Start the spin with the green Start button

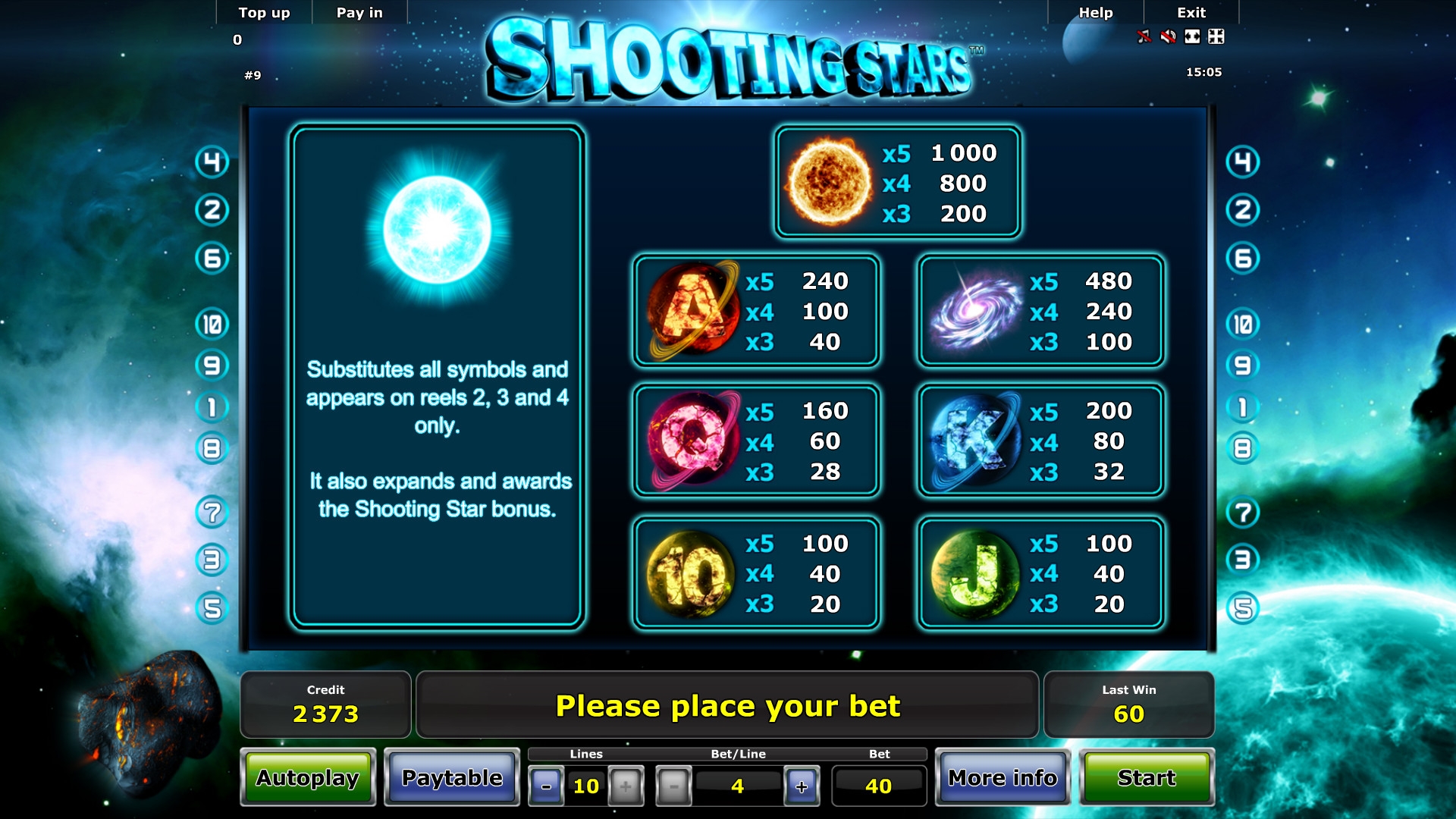point(1147,778)
